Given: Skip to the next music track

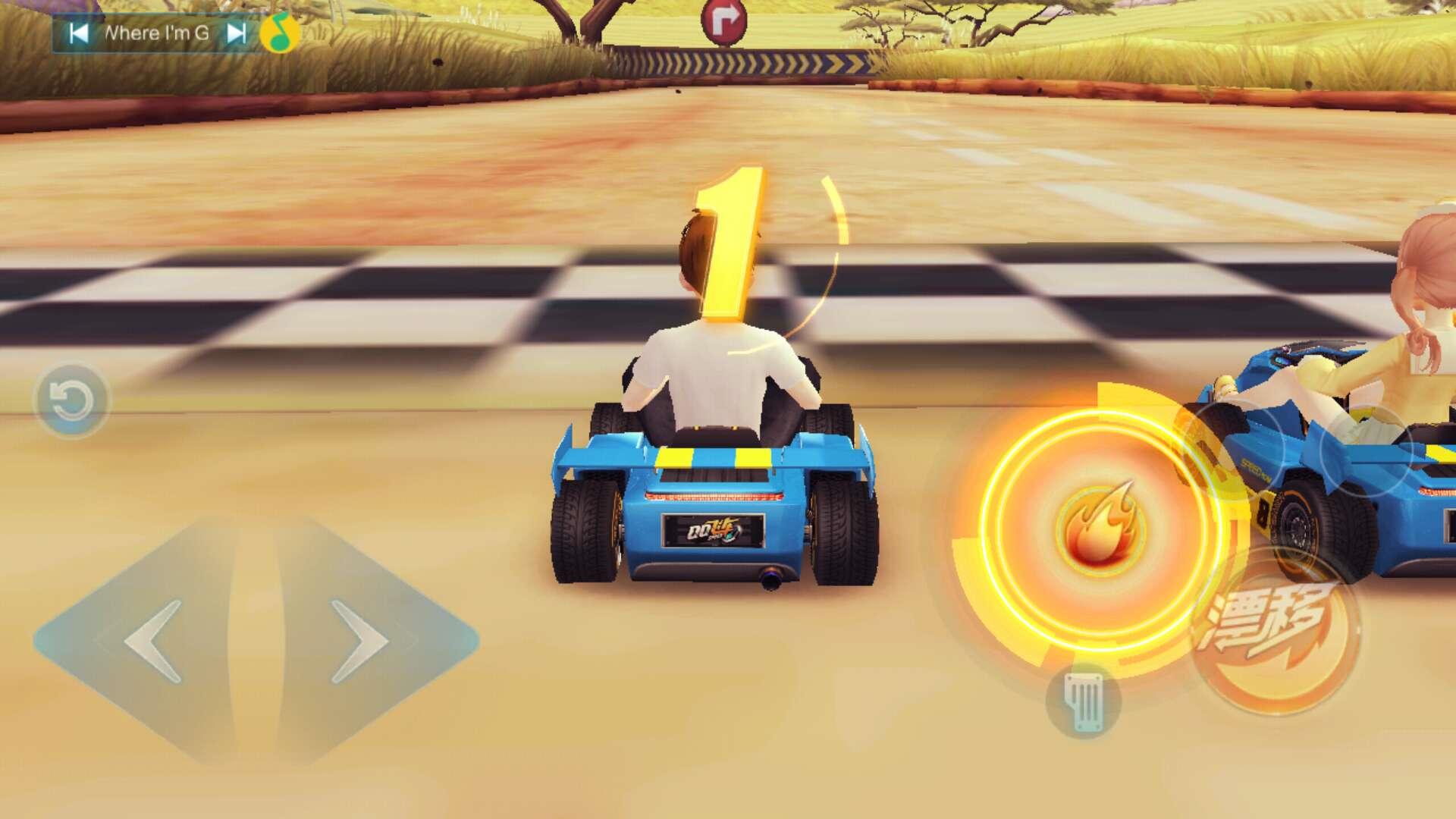Looking at the screenshot, I should pos(237,33).
